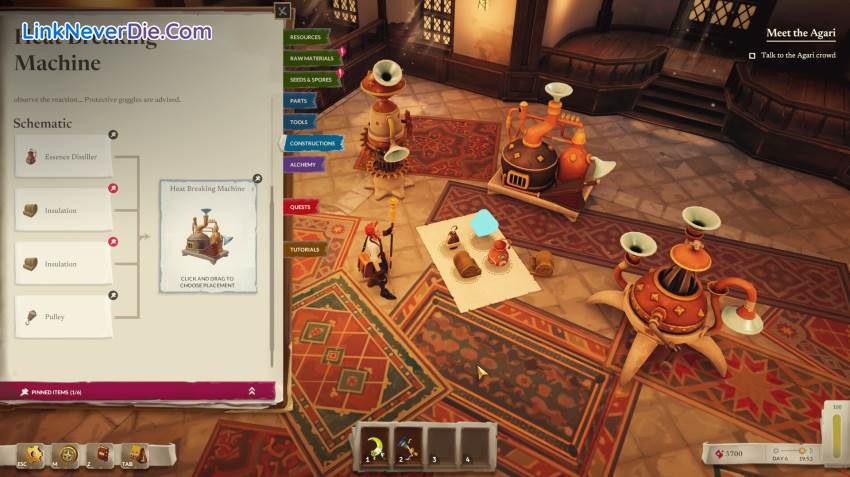This screenshot has height=477, width=850.
Task: Show the Seeds & Spores tab
Action: click(311, 79)
